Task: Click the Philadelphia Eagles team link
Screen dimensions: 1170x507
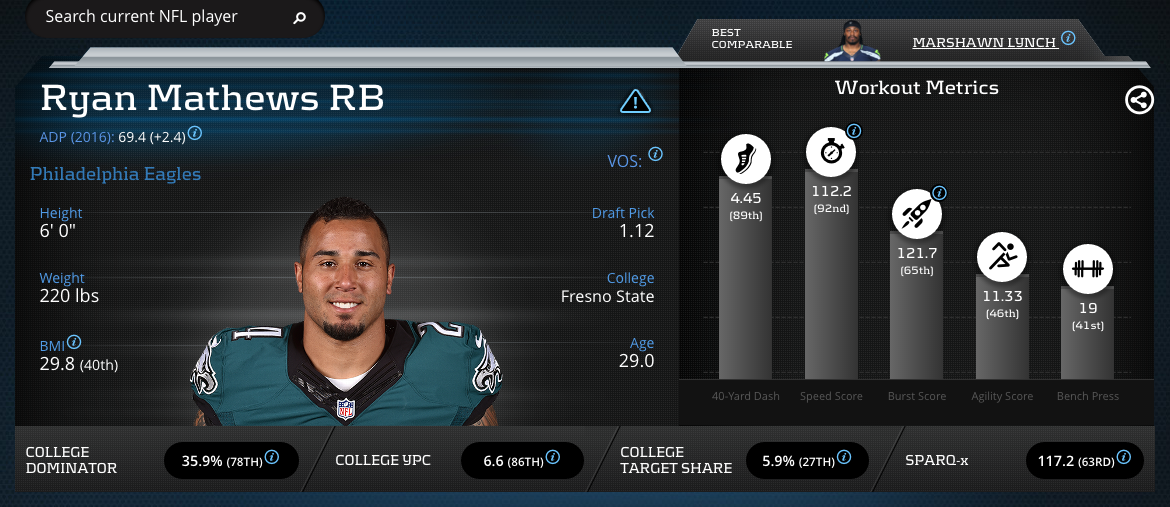Action: [x=115, y=174]
